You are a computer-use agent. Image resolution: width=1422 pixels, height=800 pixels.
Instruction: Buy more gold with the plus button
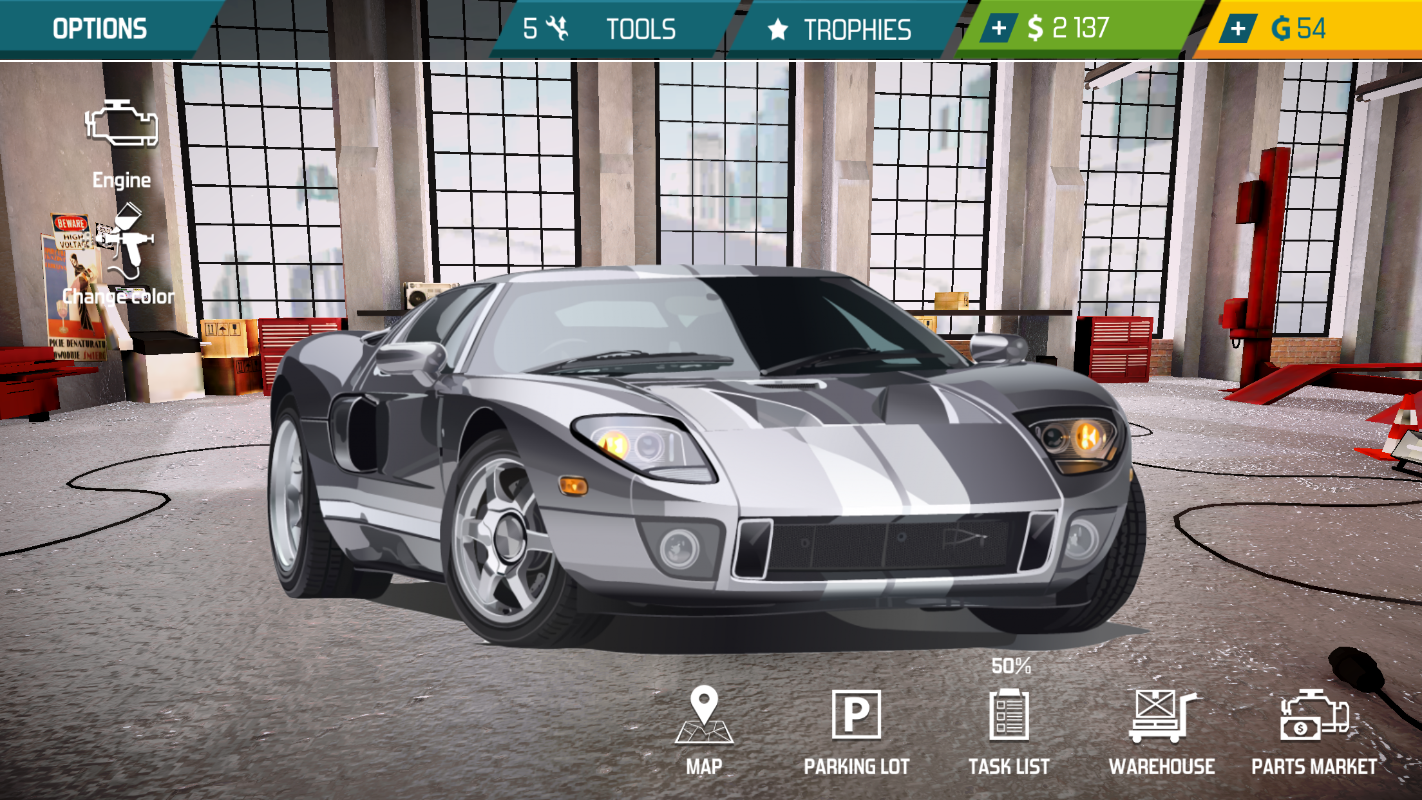pos(1238,29)
